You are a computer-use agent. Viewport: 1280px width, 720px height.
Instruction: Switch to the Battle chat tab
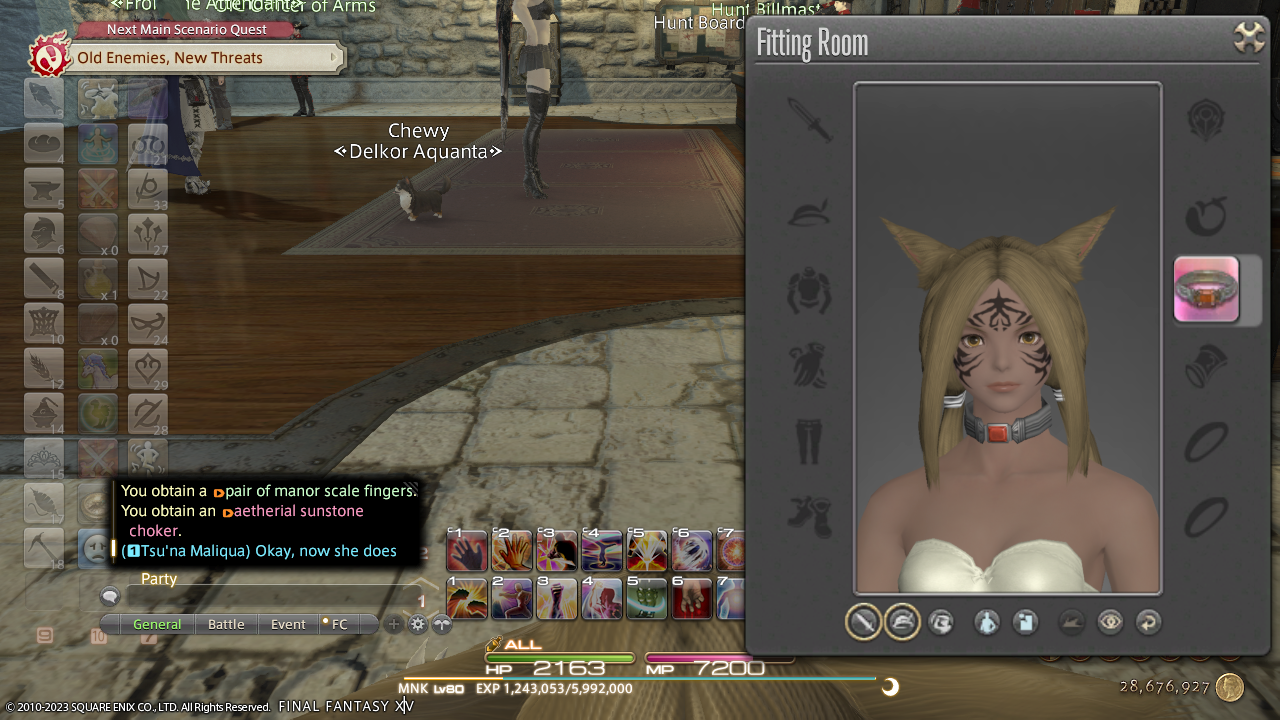pyautogui.click(x=226, y=624)
